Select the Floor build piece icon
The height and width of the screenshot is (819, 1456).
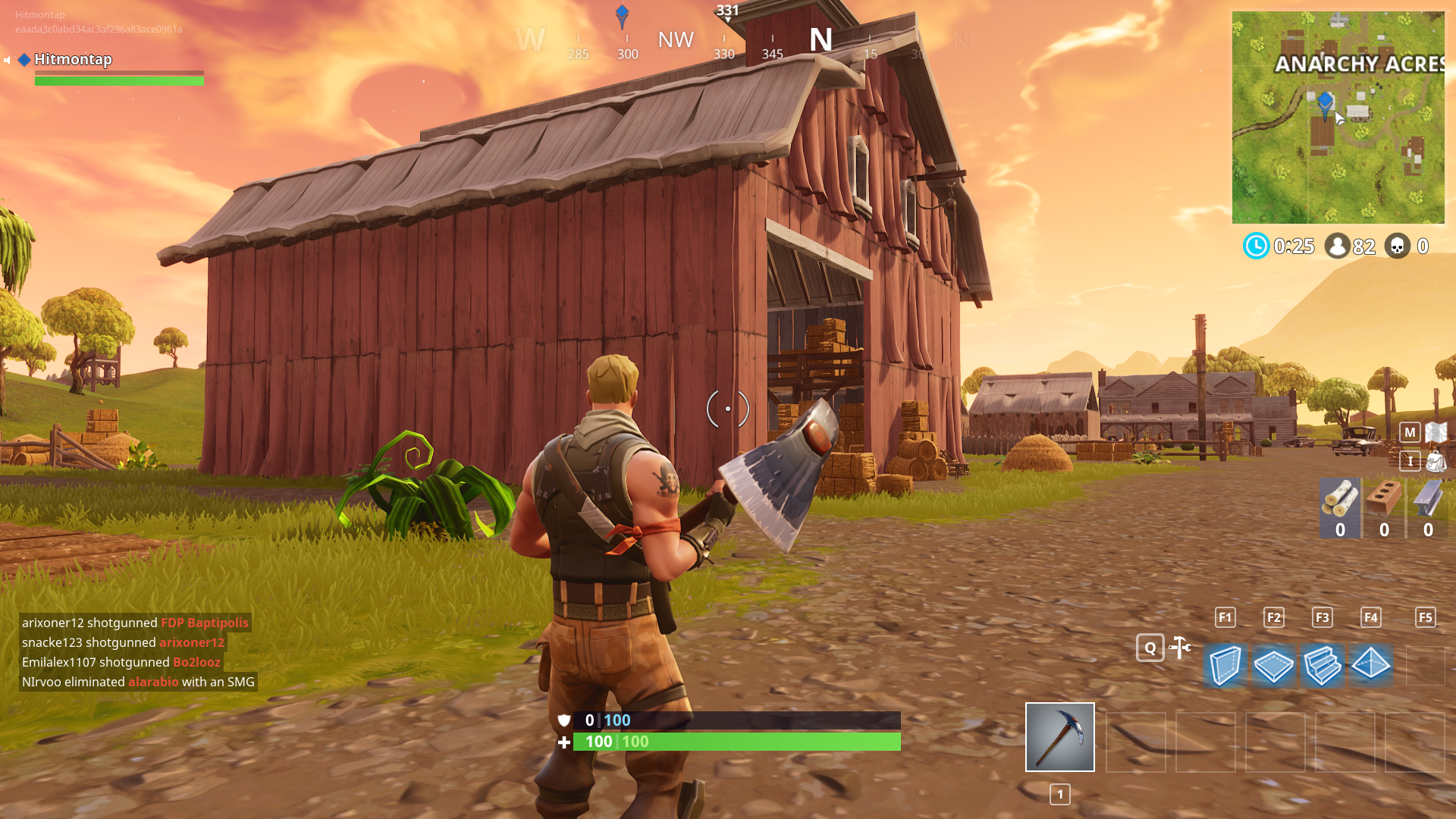[1274, 665]
